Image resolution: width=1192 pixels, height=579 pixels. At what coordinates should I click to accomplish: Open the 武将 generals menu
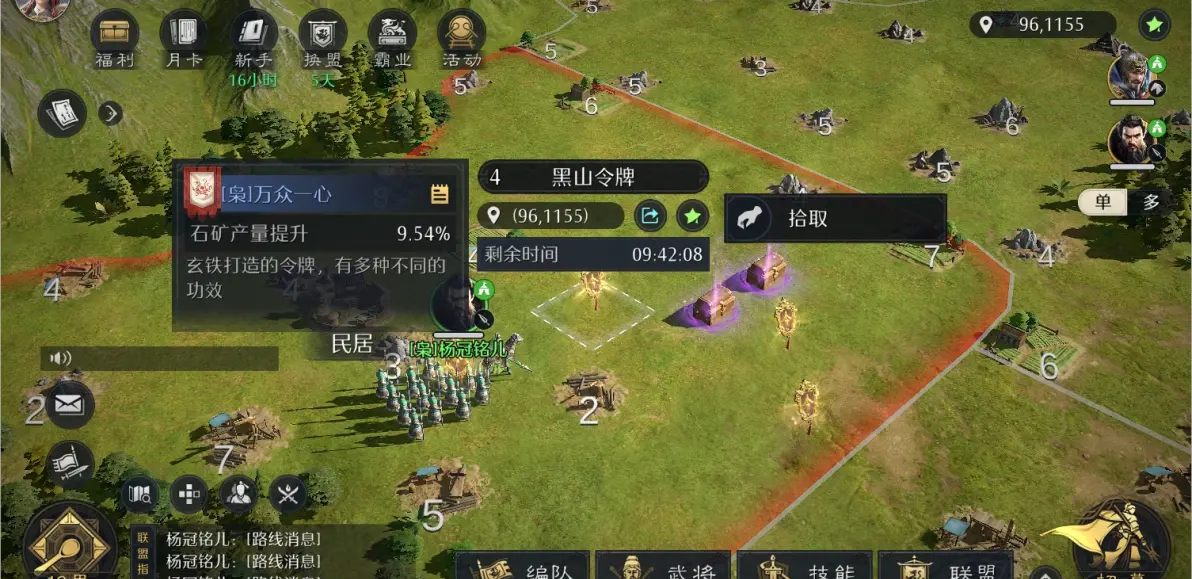664,566
